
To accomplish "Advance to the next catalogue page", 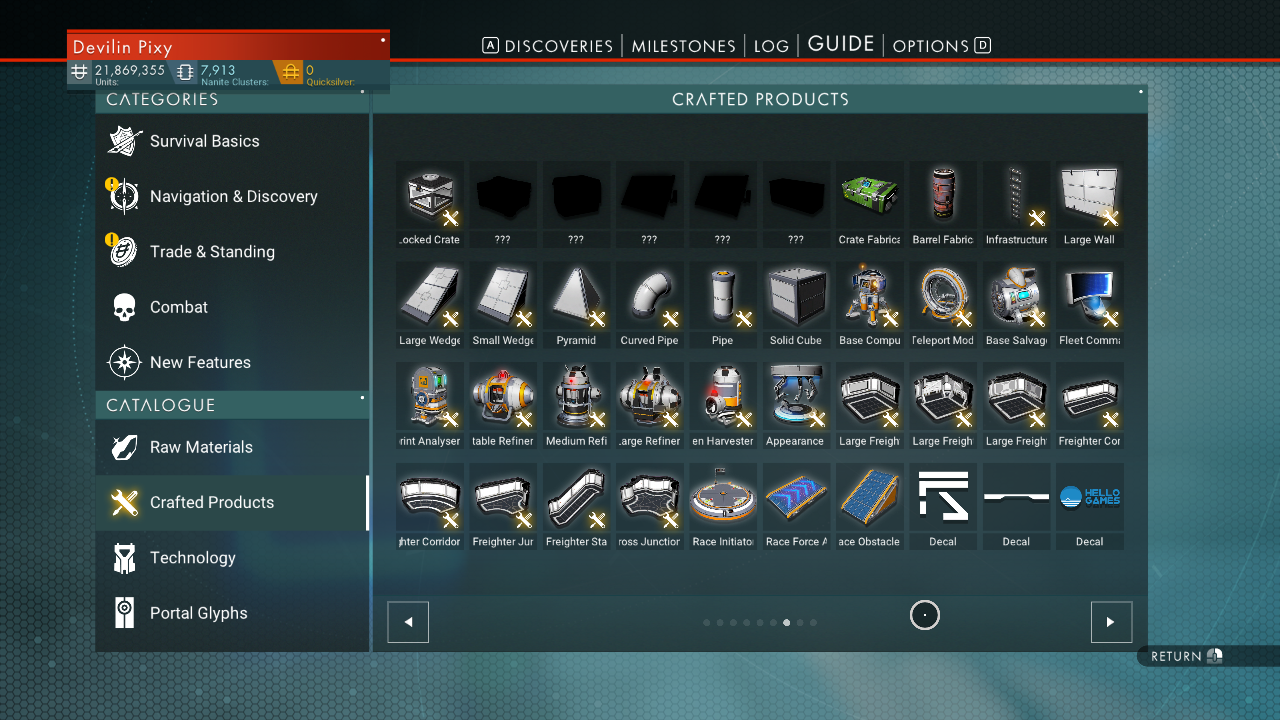I will pos(1111,622).
